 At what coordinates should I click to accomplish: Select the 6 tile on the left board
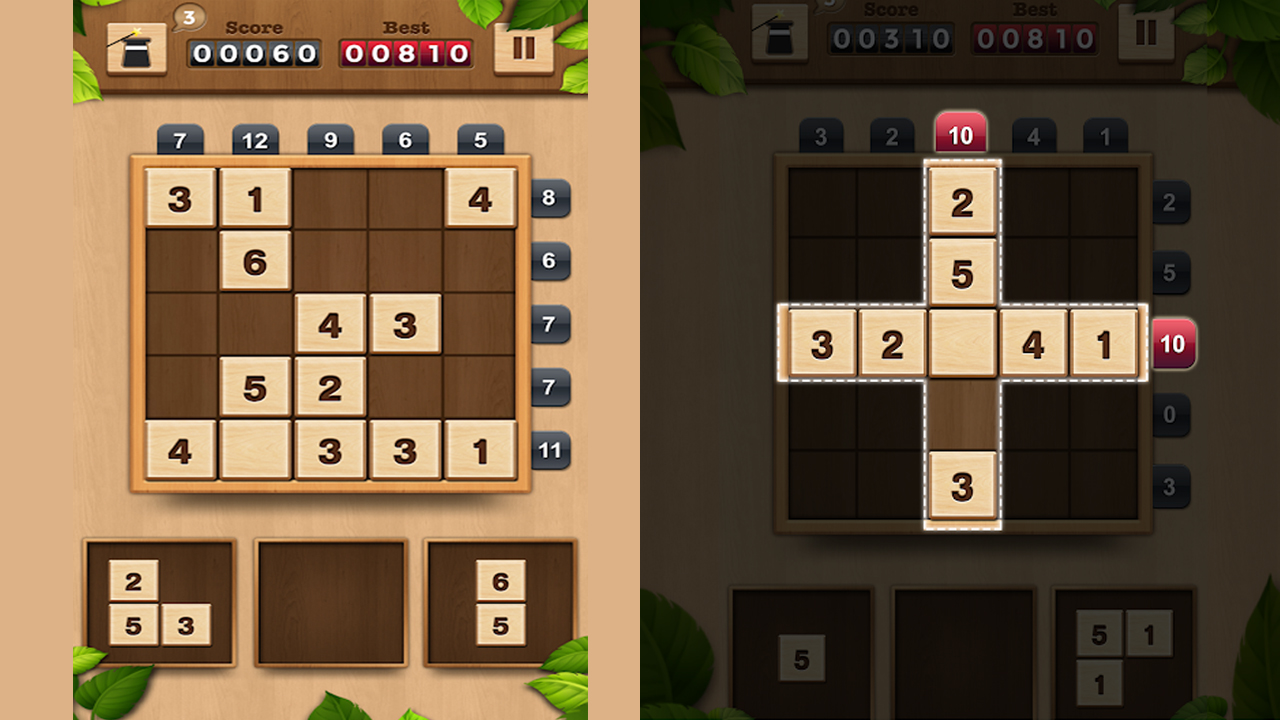tap(255, 261)
